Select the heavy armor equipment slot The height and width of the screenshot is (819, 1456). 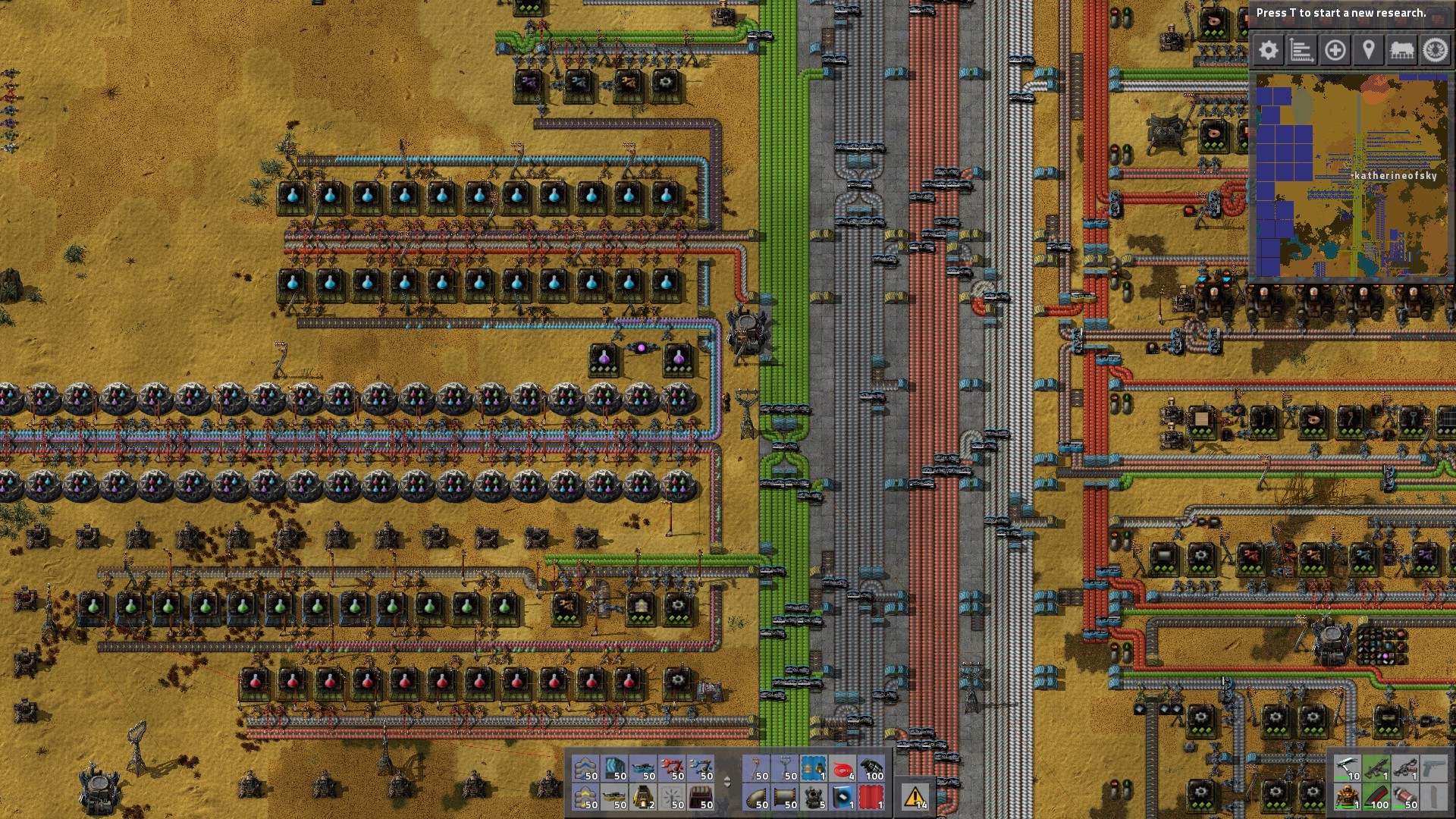(1347, 796)
